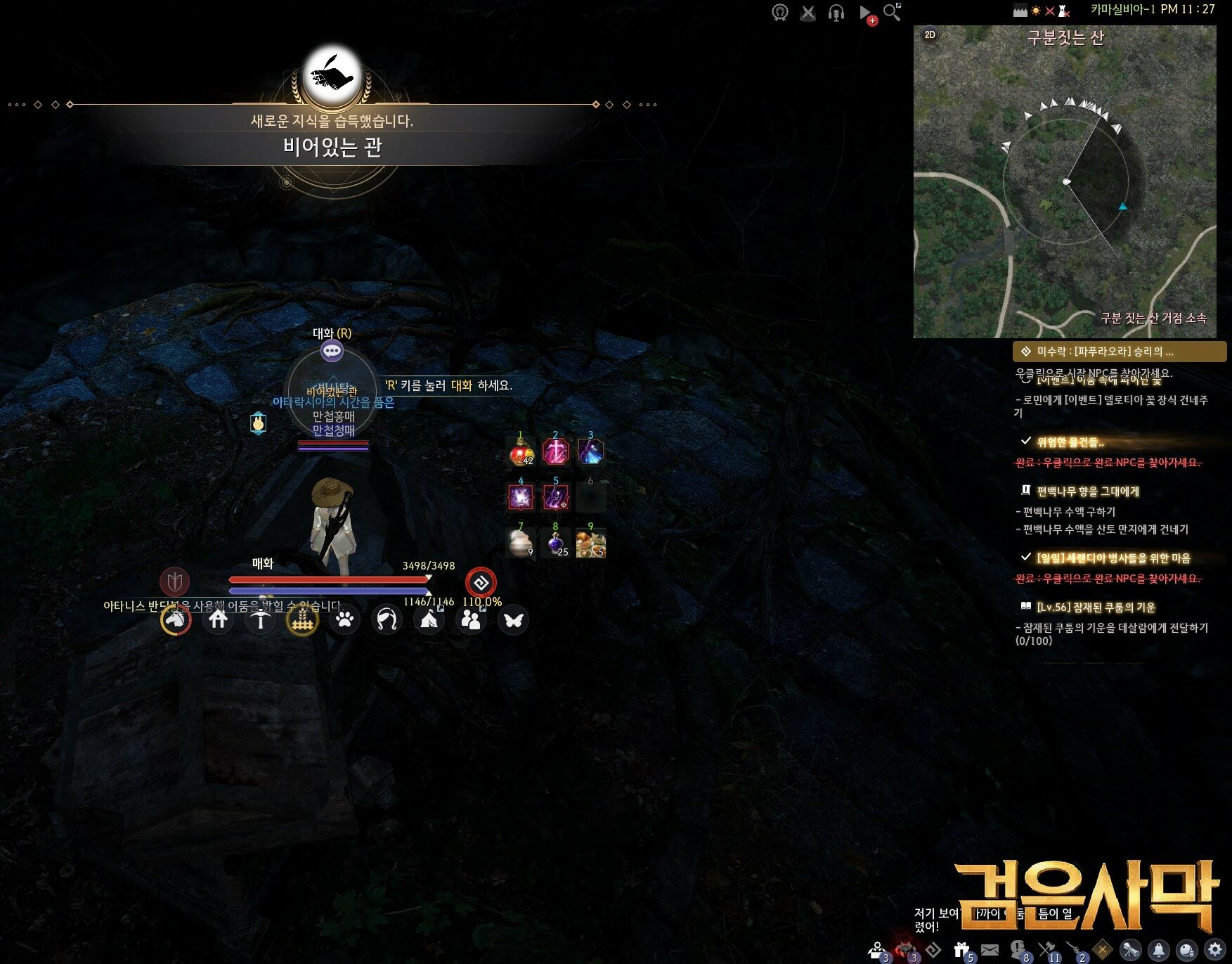Open the fence garden icon
This screenshot has height=964, width=1232.
302,619
